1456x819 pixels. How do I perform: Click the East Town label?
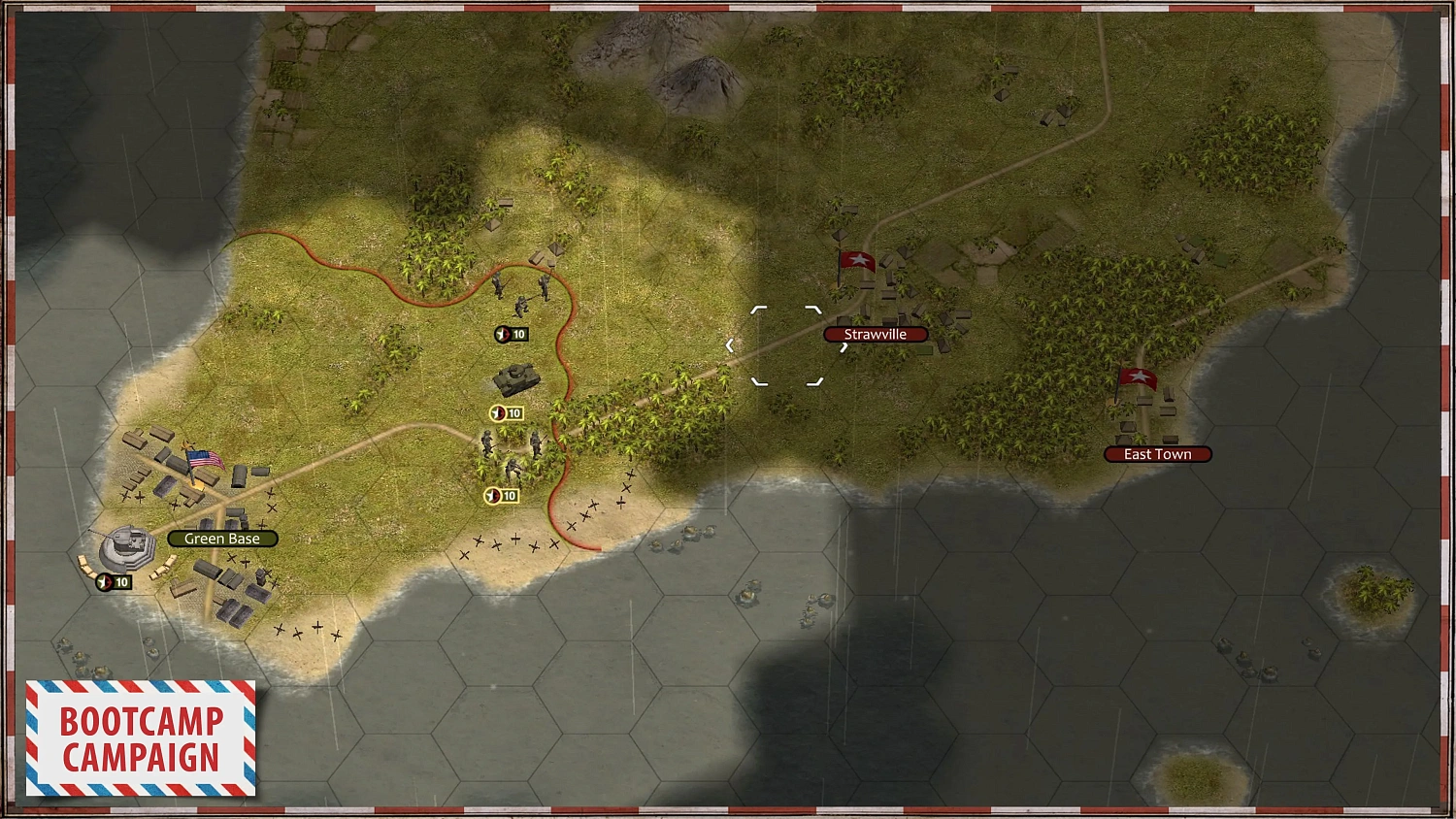tap(1156, 453)
